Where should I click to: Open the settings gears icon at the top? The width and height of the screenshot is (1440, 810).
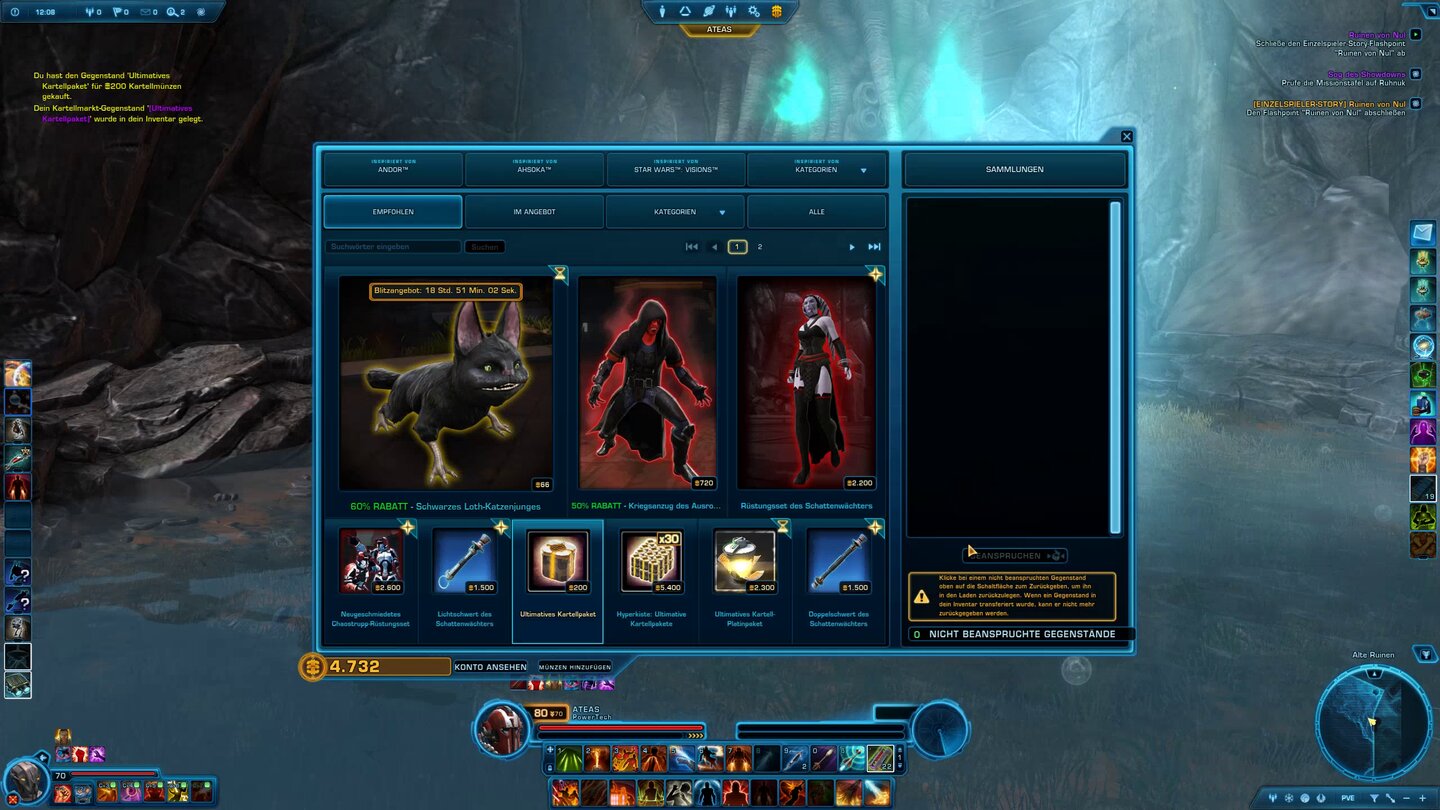point(755,11)
